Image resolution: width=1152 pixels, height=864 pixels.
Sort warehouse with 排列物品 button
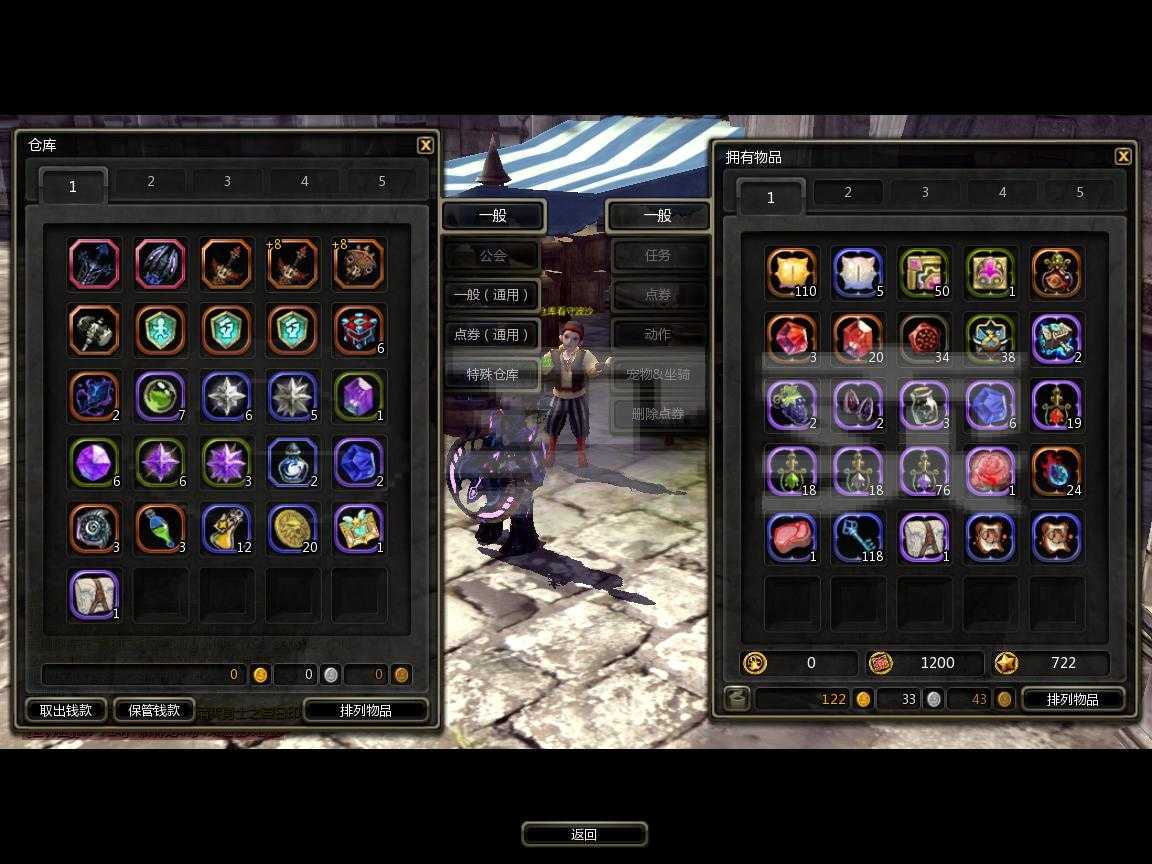tap(366, 710)
